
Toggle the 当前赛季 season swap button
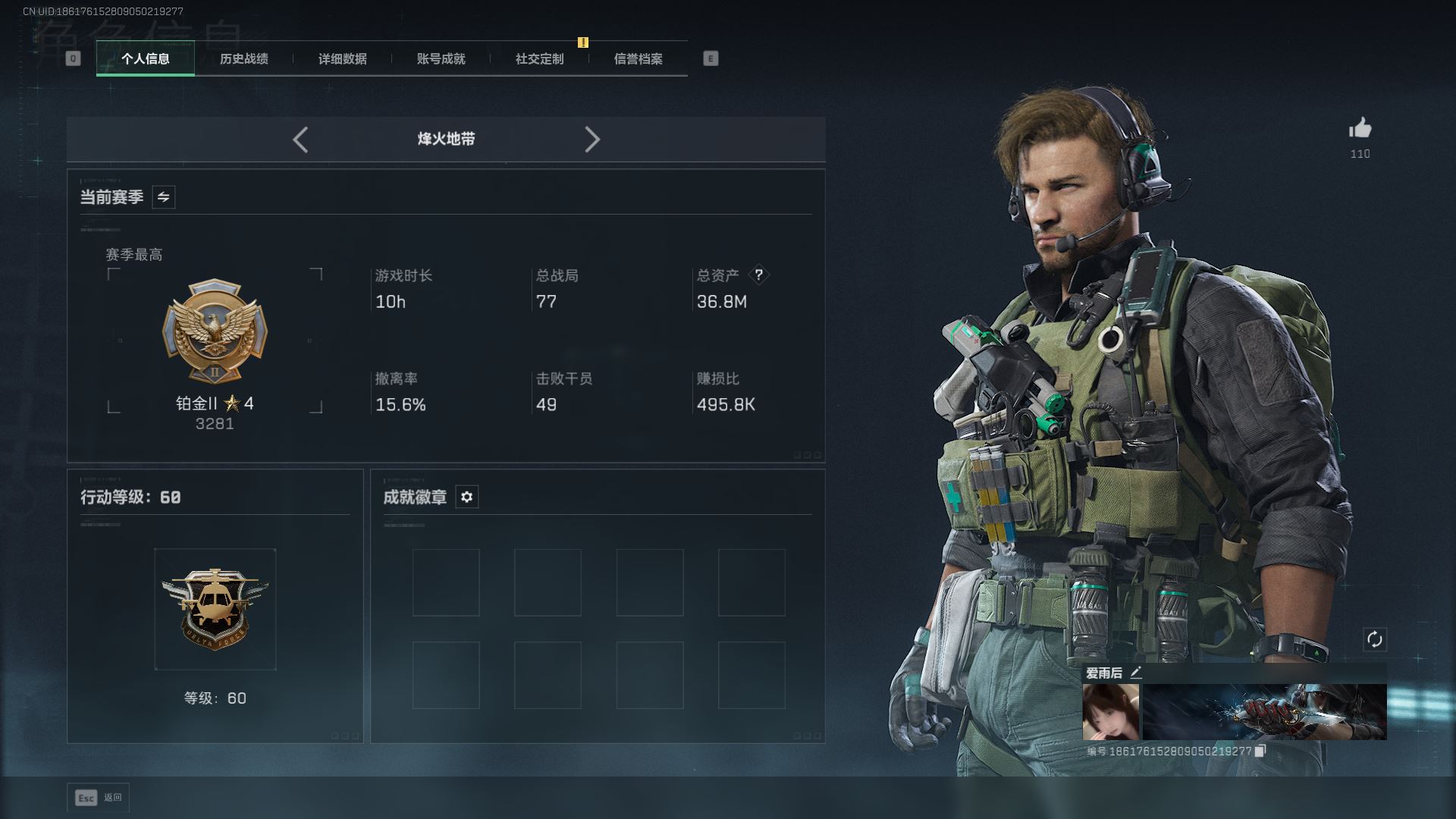click(163, 197)
